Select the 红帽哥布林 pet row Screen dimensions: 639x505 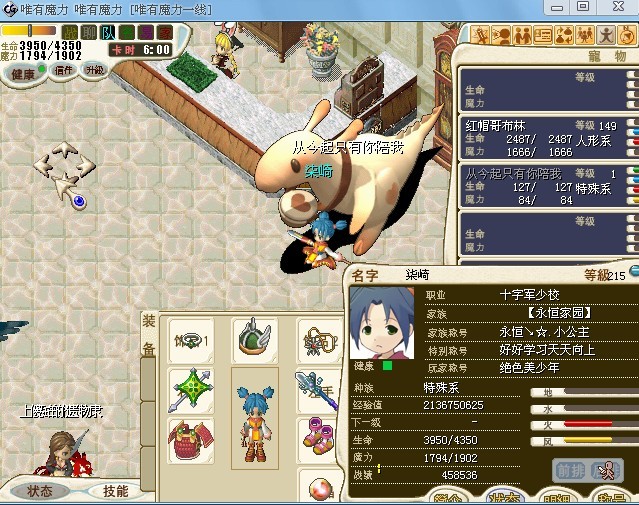click(x=545, y=138)
